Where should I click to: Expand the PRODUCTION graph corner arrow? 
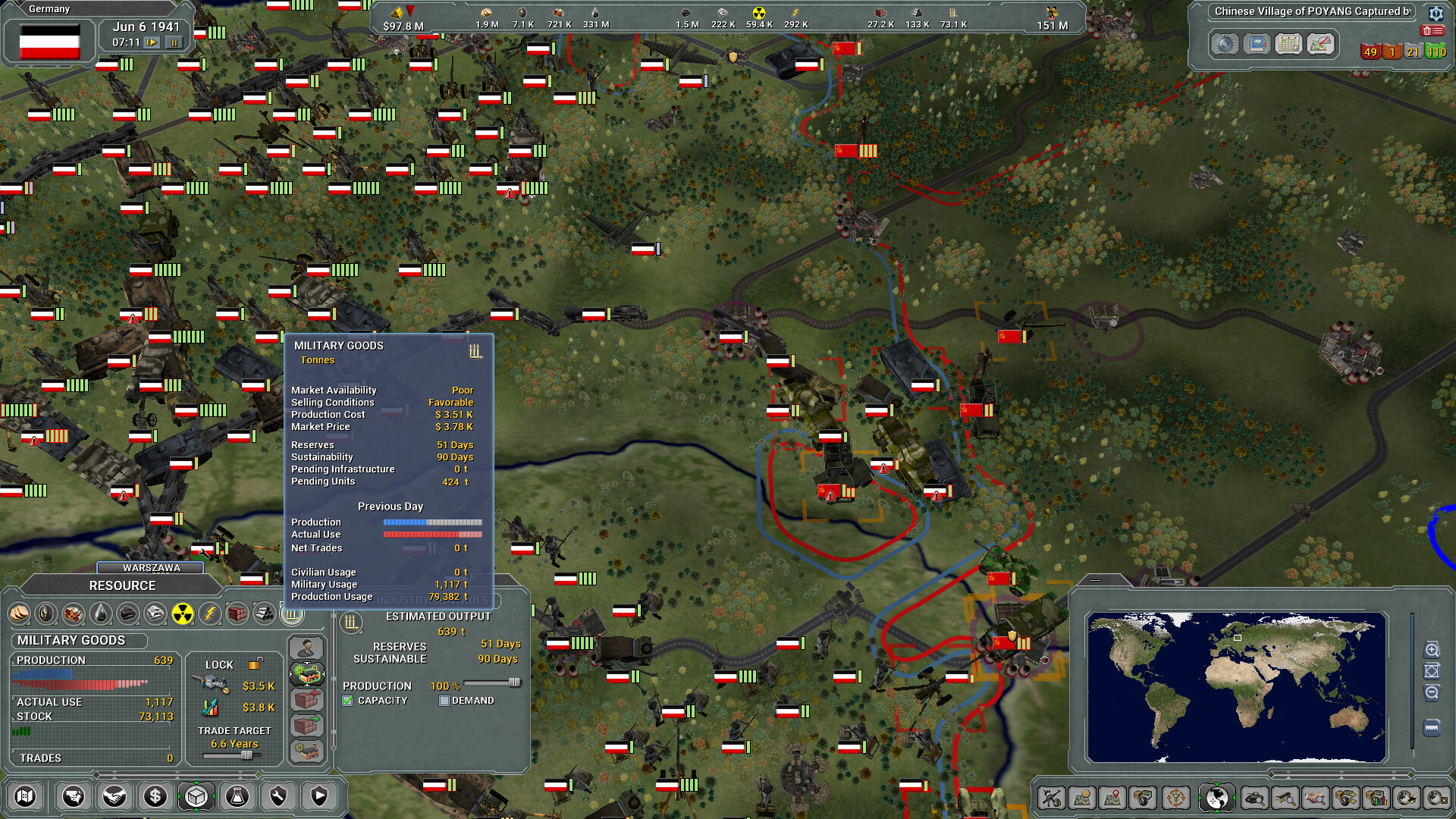[x=13, y=661]
